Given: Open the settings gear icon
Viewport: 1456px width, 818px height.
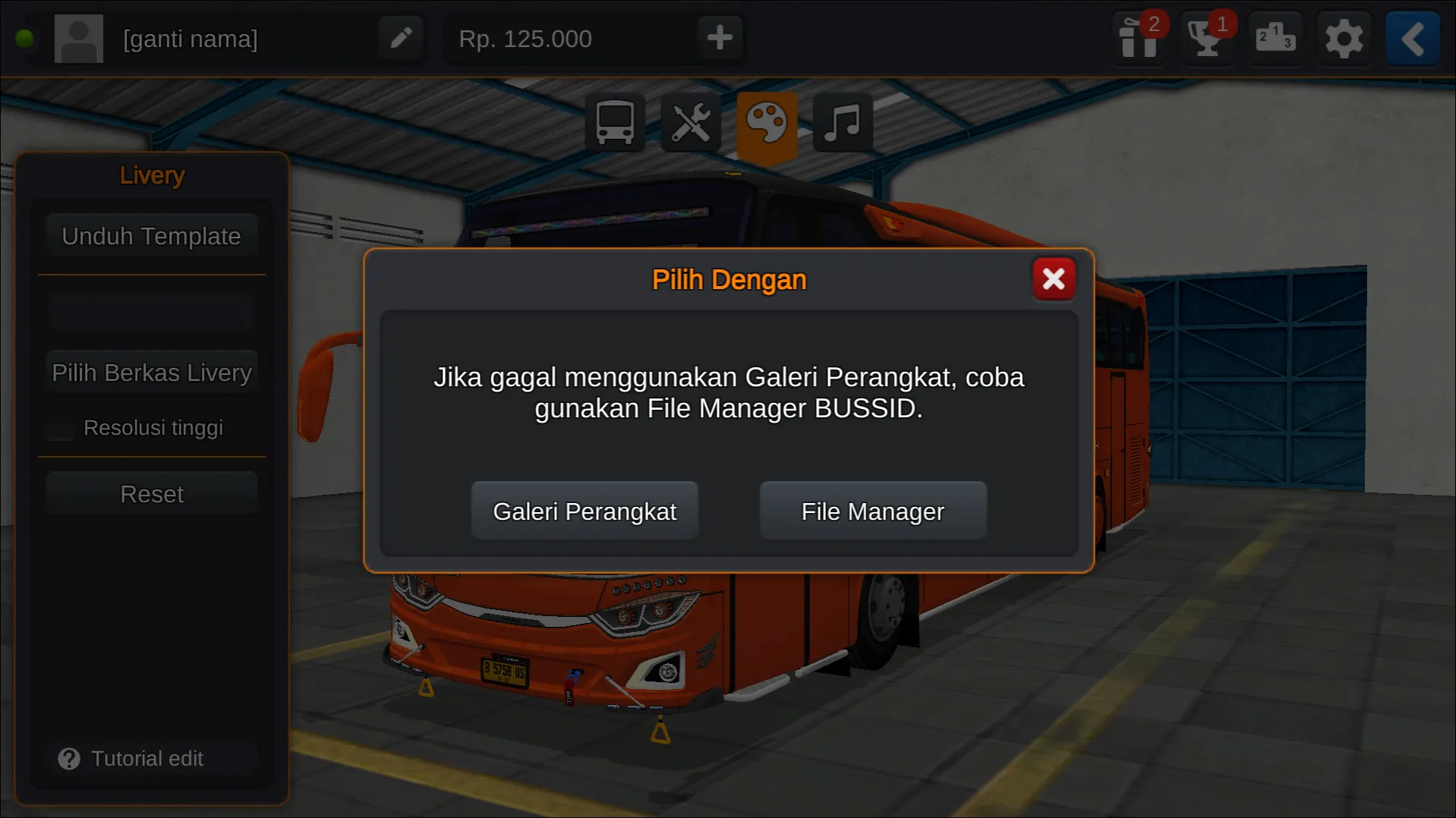Looking at the screenshot, I should [x=1344, y=38].
